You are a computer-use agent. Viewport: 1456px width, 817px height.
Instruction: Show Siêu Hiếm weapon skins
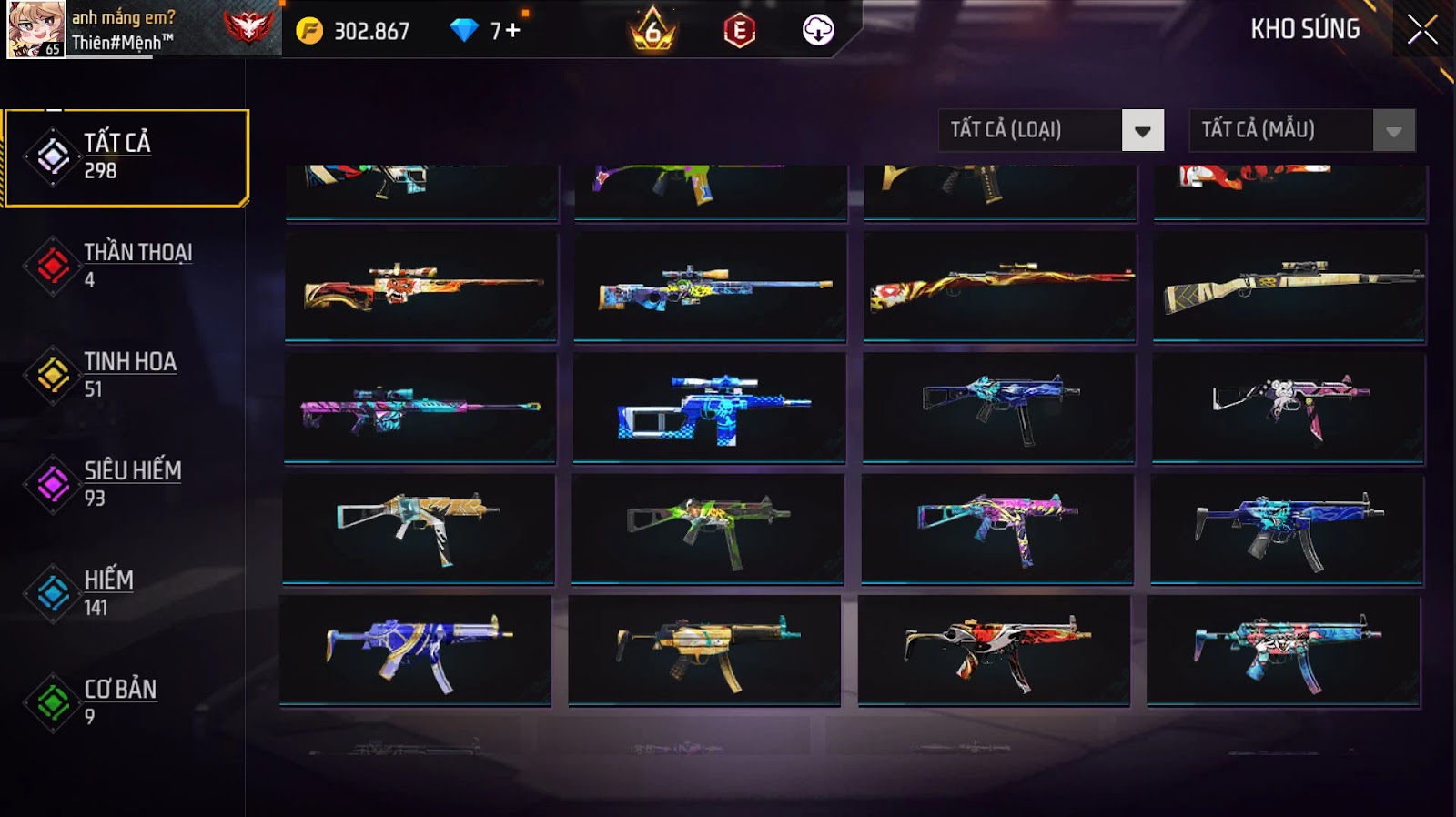click(127, 483)
